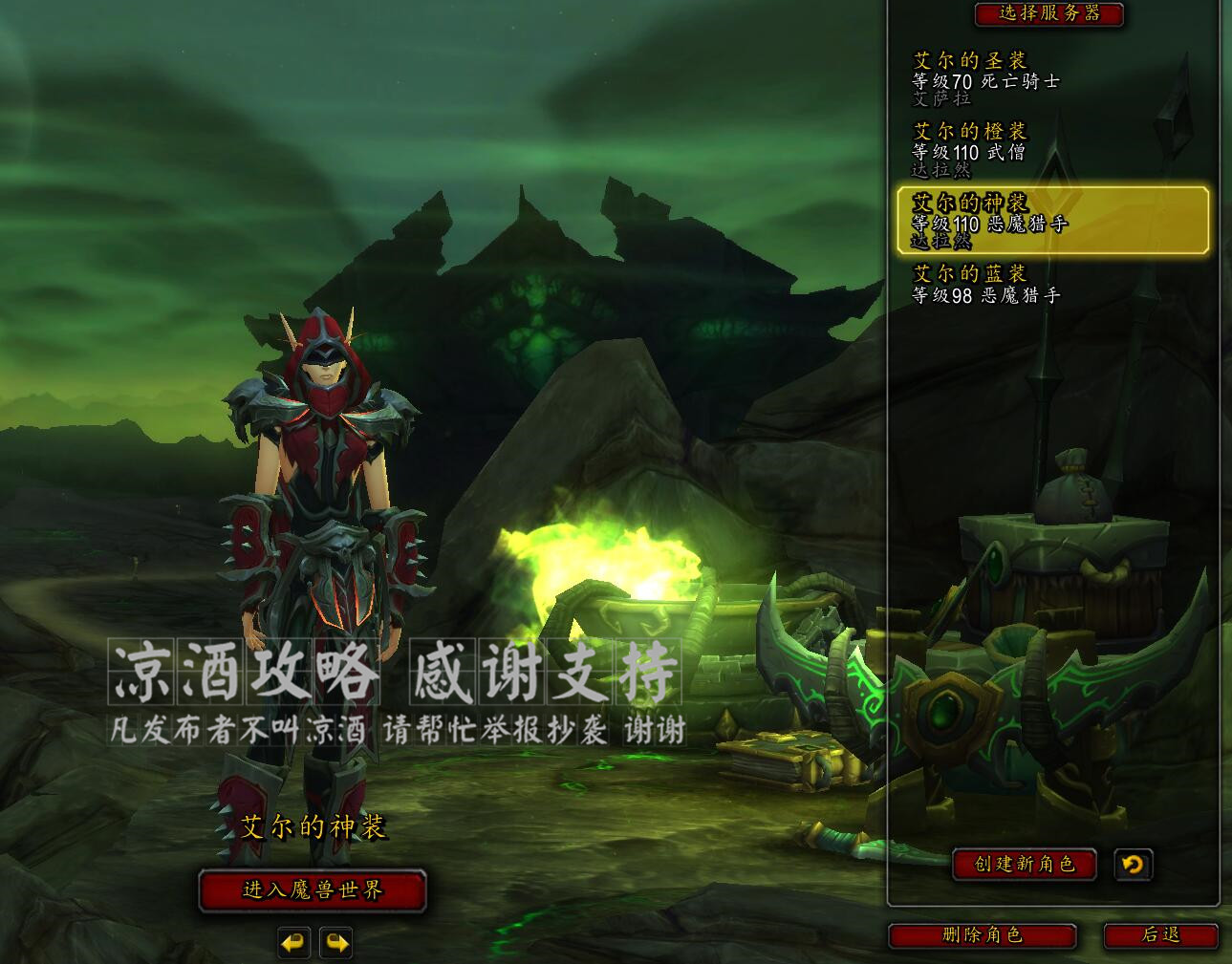Click the character list panel background
The height and width of the screenshot is (964, 1232).
pyautogui.click(x=1051, y=430)
